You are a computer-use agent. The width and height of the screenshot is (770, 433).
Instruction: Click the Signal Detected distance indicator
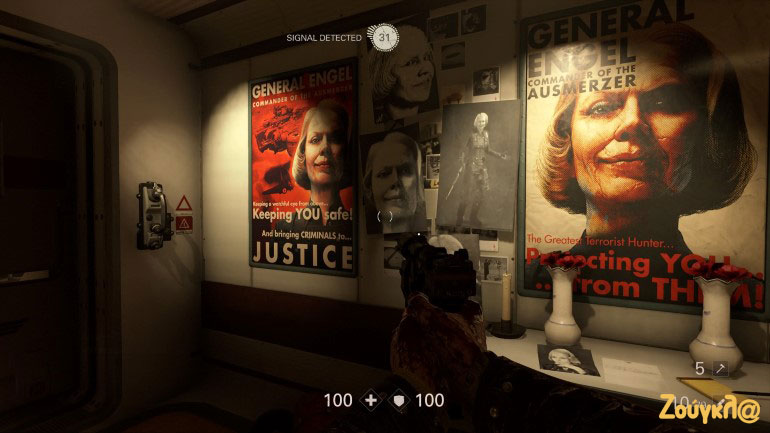384,37
